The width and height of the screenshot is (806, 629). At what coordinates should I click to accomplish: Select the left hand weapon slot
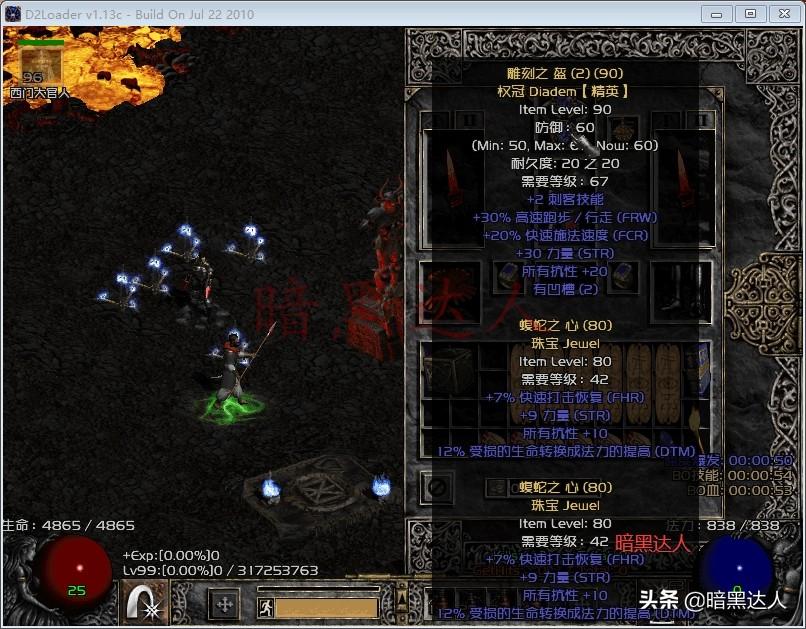click(x=441, y=188)
